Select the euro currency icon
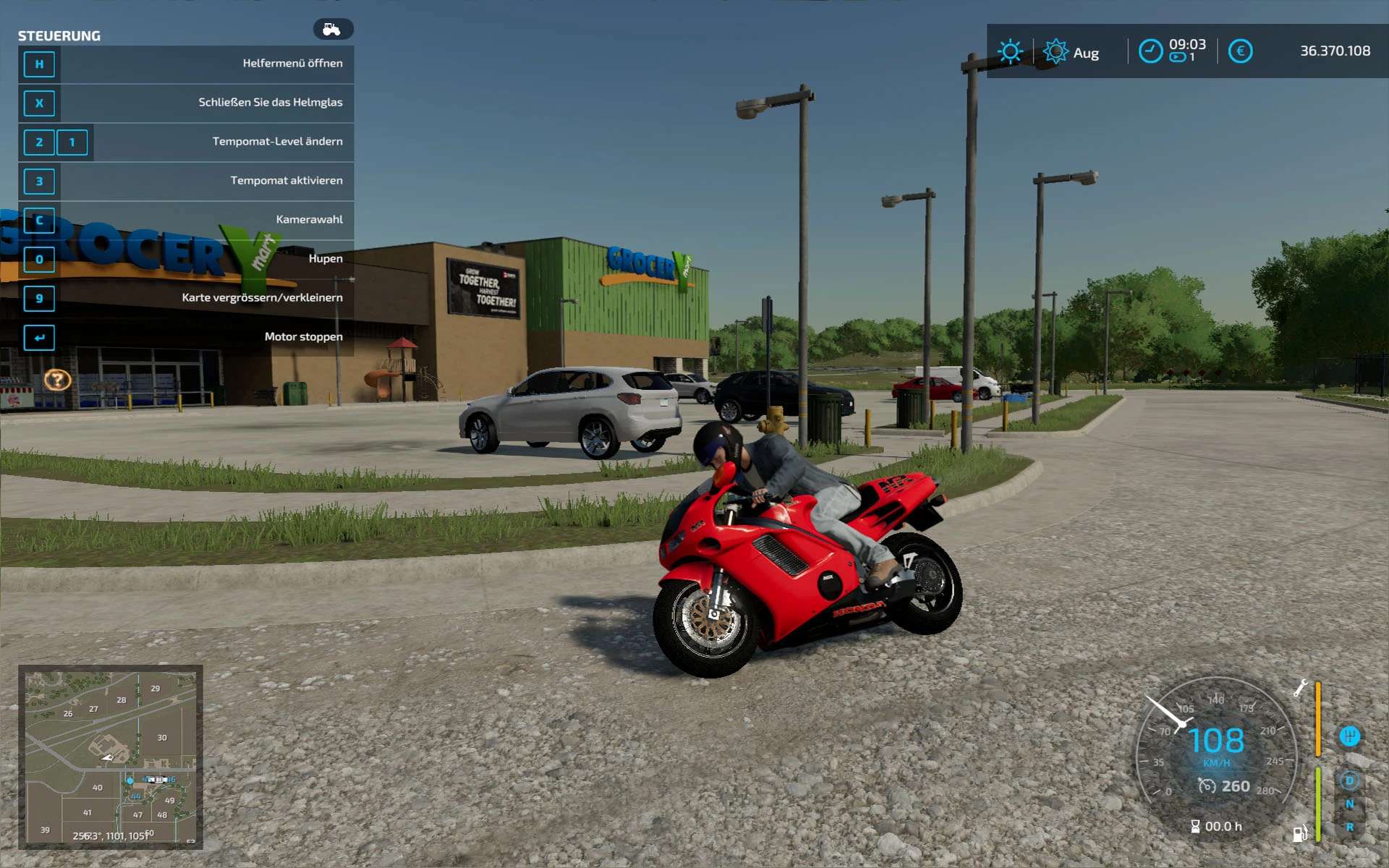Viewport: 1389px width, 868px height. (1240, 51)
